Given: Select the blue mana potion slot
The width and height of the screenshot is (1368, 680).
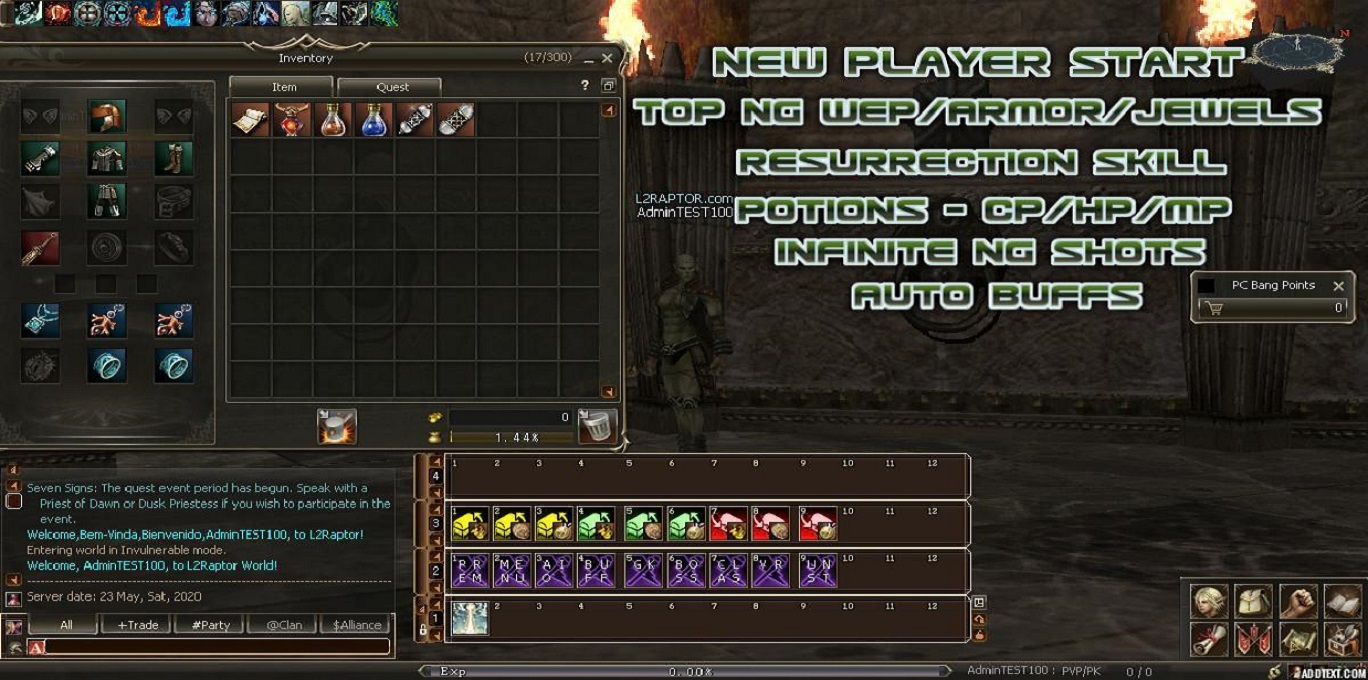Looking at the screenshot, I should tap(373, 120).
